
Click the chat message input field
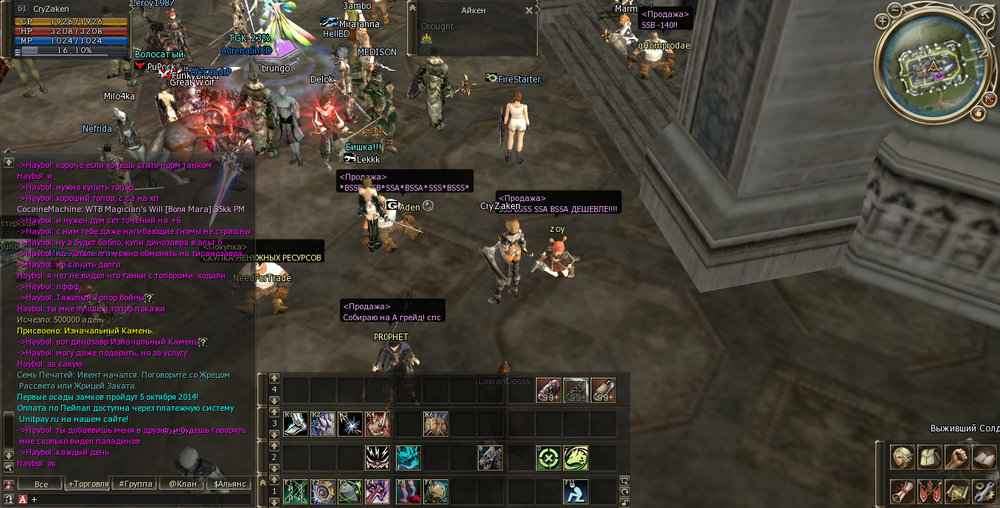(x=140, y=498)
